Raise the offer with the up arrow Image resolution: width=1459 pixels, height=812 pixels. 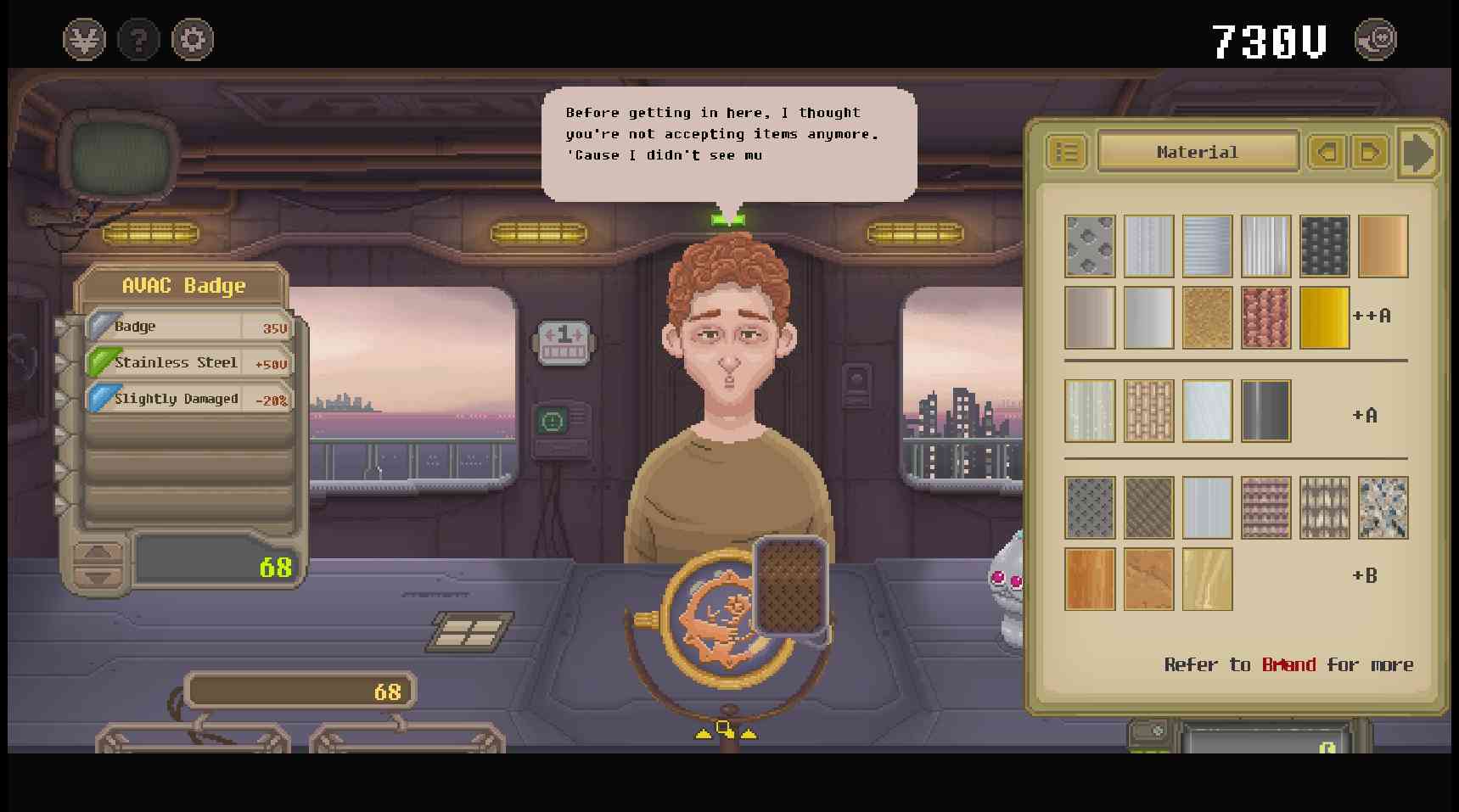point(98,553)
